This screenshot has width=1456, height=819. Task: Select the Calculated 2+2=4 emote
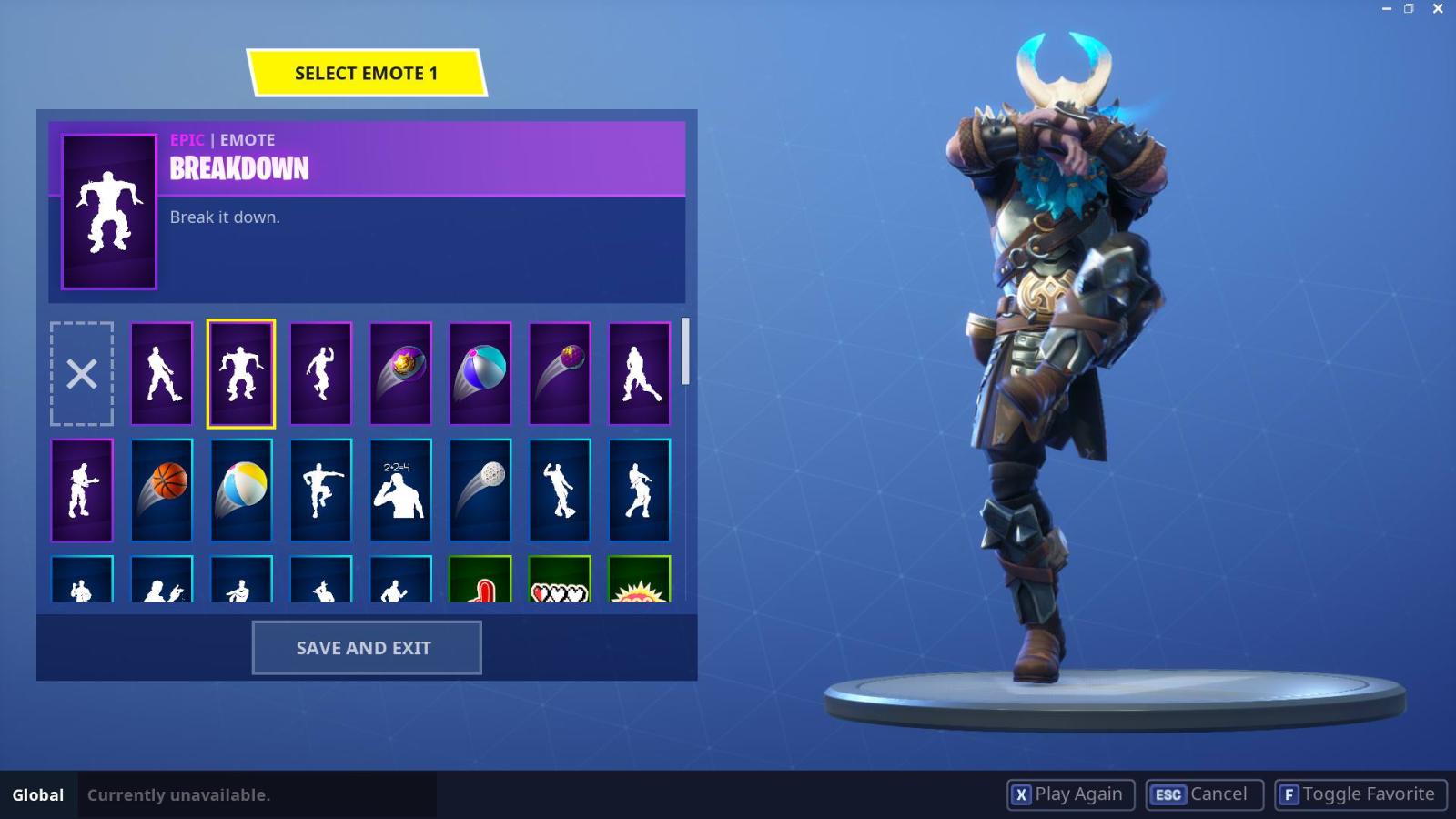pyautogui.click(x=399, y=490)
